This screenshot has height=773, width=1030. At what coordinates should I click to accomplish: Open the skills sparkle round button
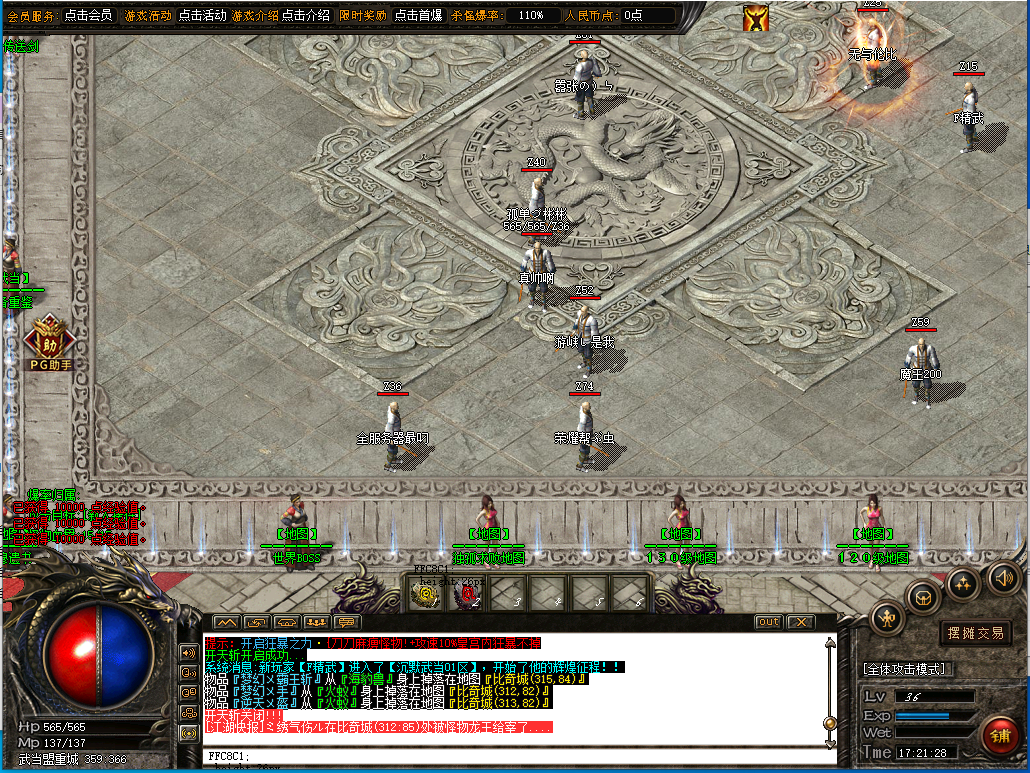[962, 583]
